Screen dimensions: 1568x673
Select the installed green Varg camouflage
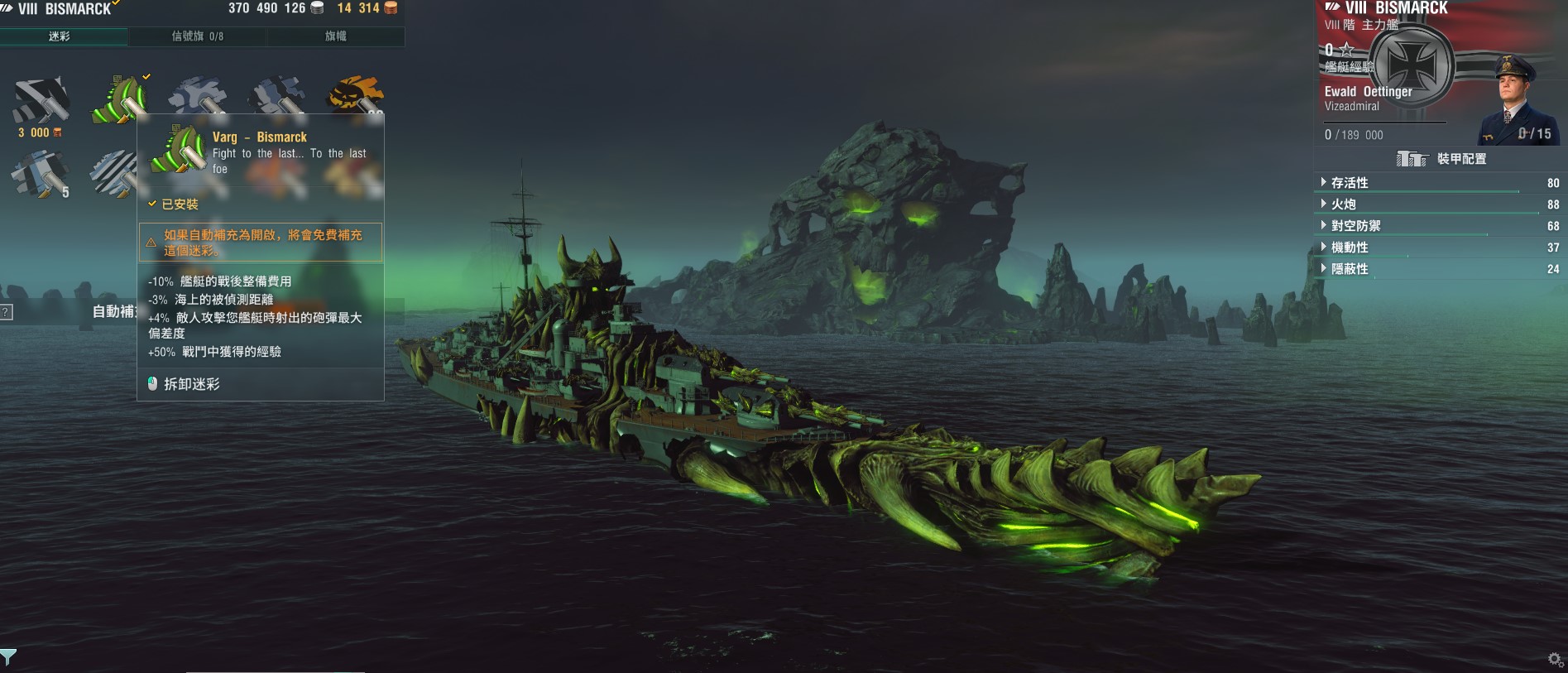pos(119,99)
